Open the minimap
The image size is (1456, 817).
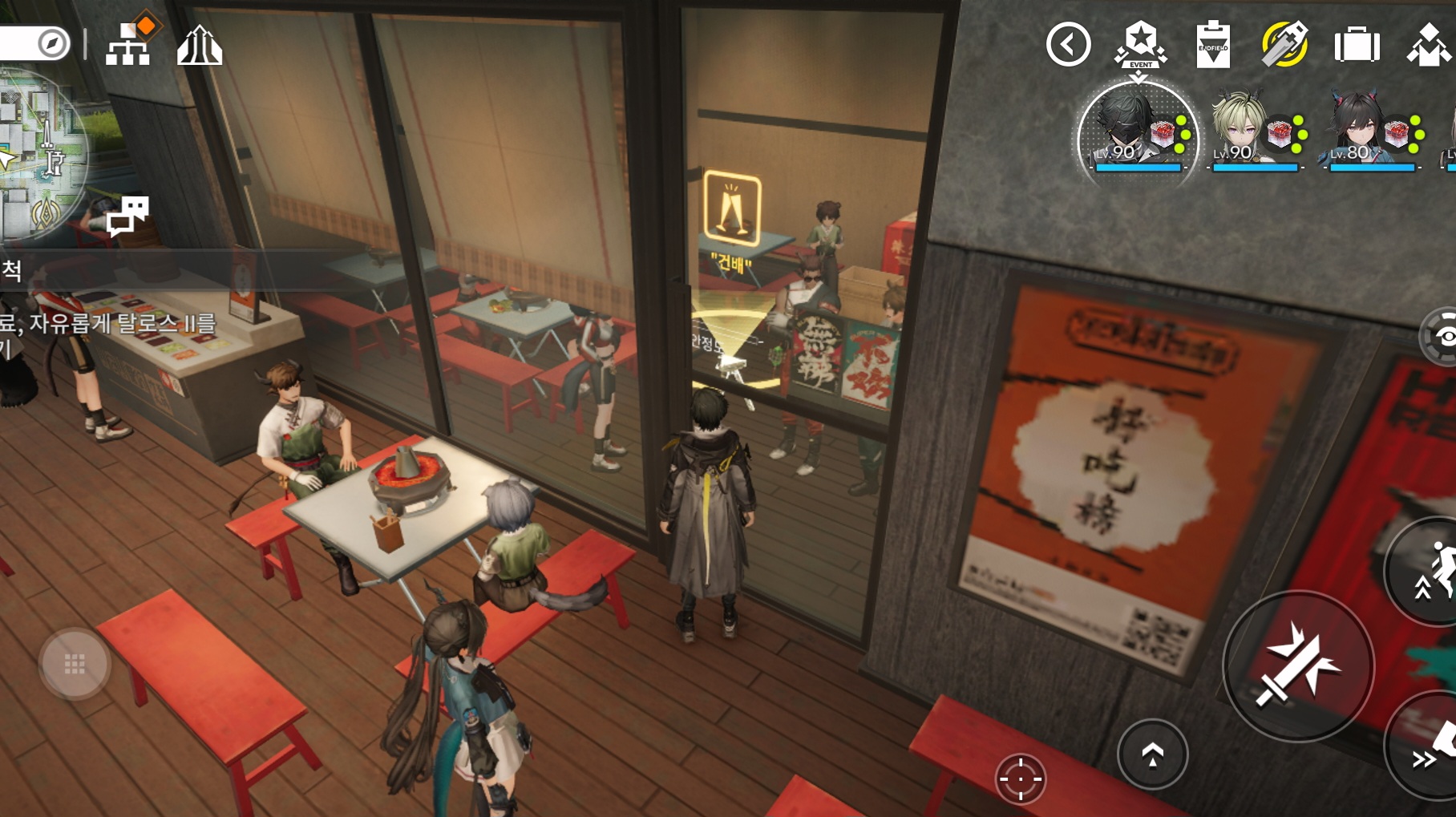click(x=40, y=152)
